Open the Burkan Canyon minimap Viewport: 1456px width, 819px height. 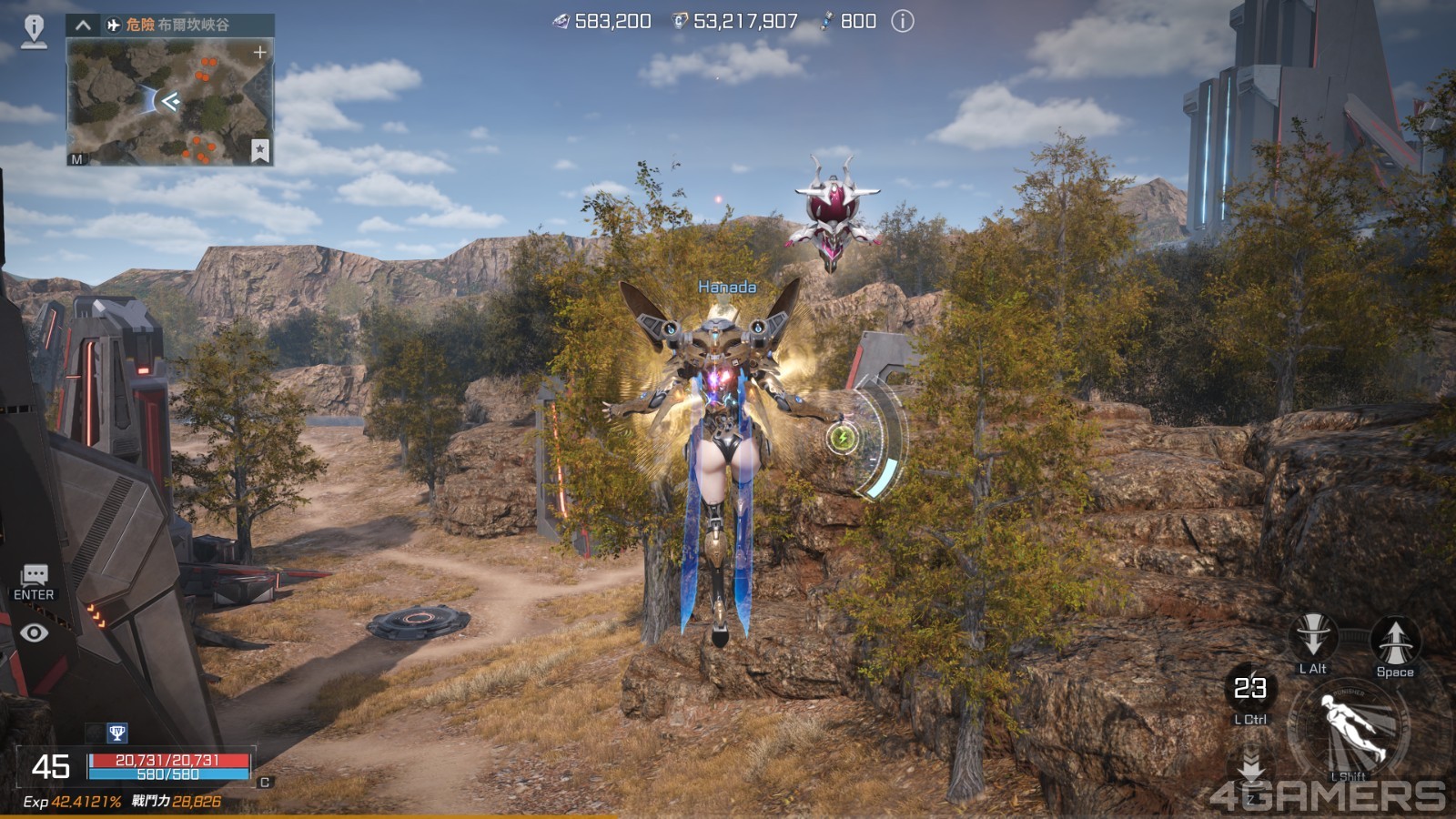coord(170,103)
